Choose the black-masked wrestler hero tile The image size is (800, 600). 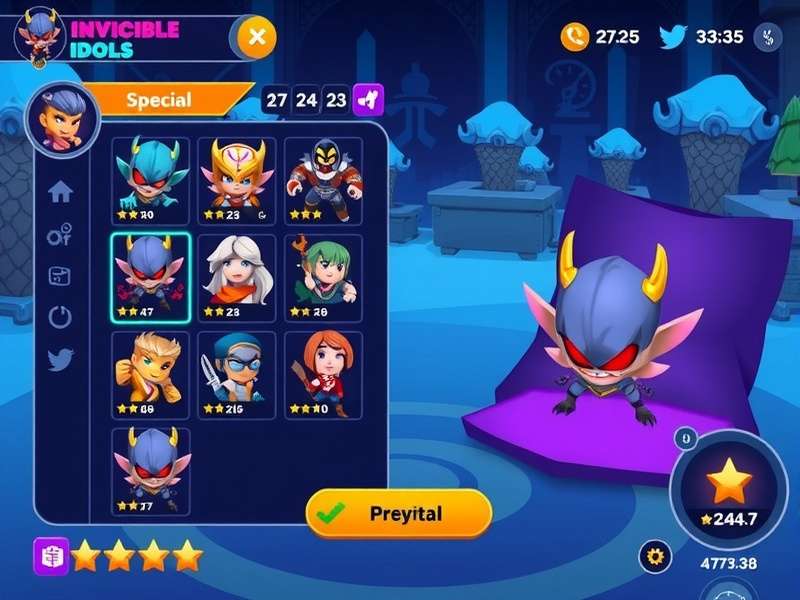pyautogui.click(x=323, y=180)
